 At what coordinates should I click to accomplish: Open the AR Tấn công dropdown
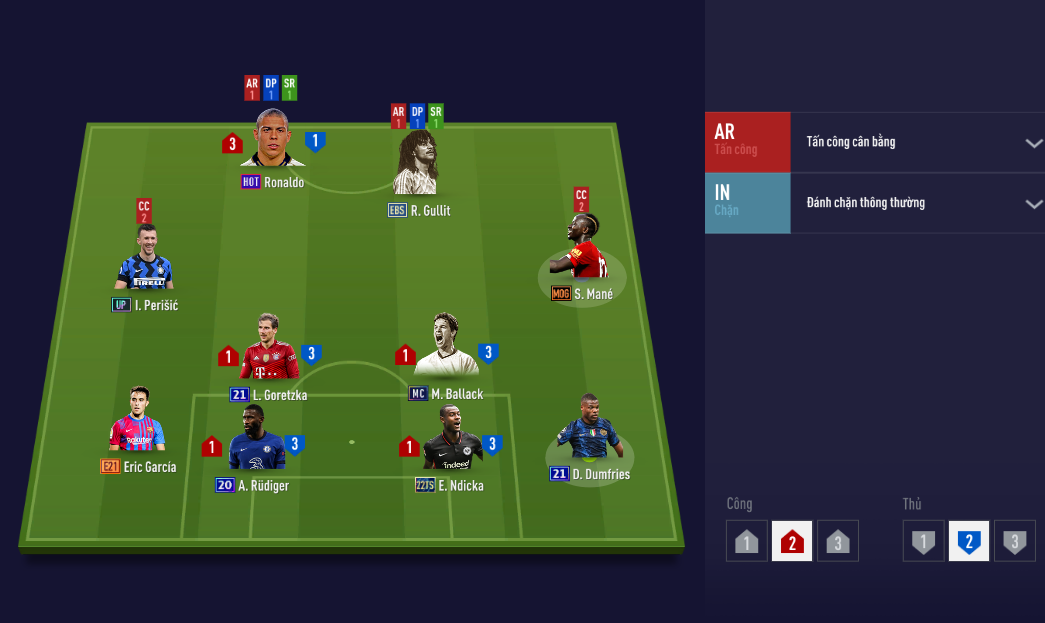click(1033, 143)
